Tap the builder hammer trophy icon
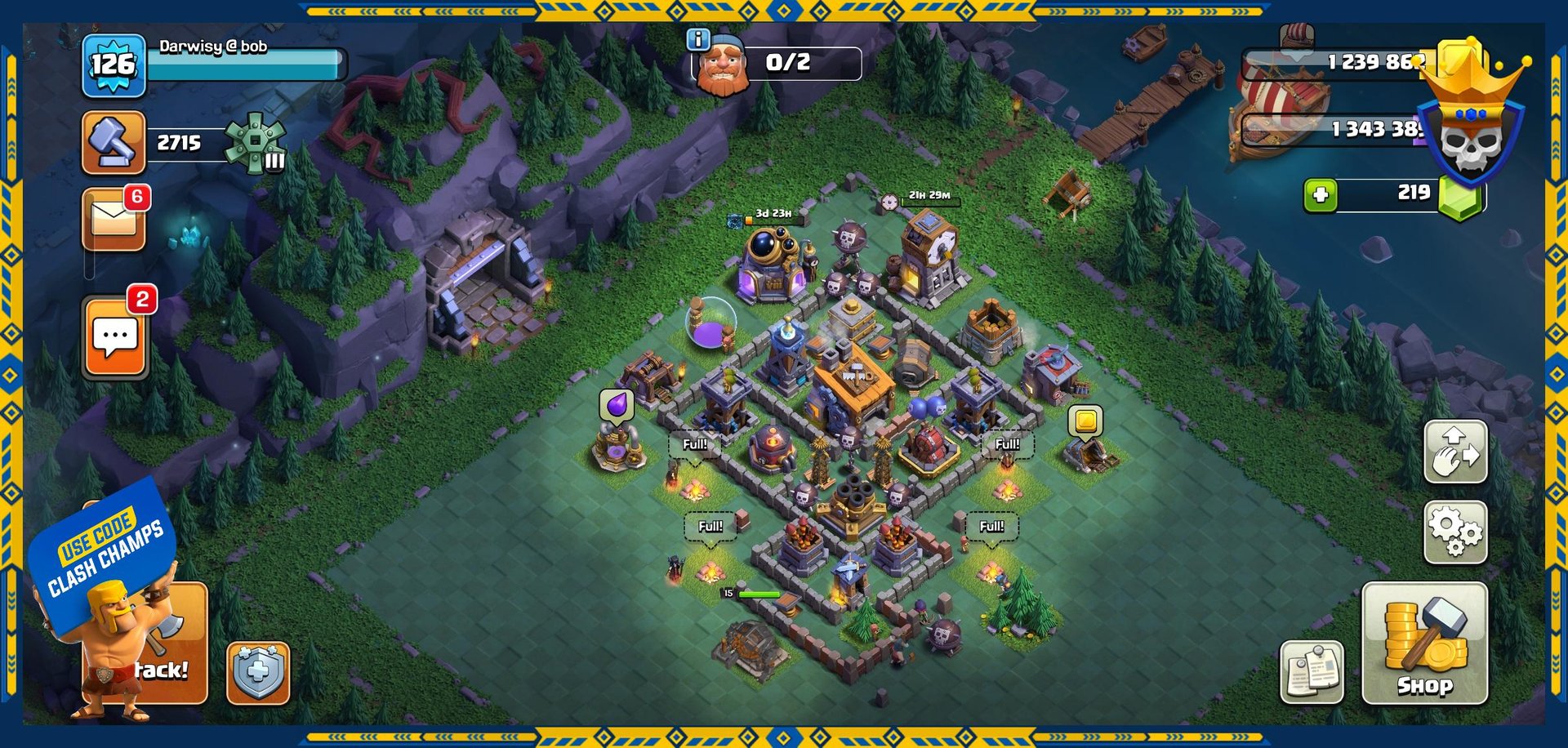1568x748 pixels. [x=114, y=143]
